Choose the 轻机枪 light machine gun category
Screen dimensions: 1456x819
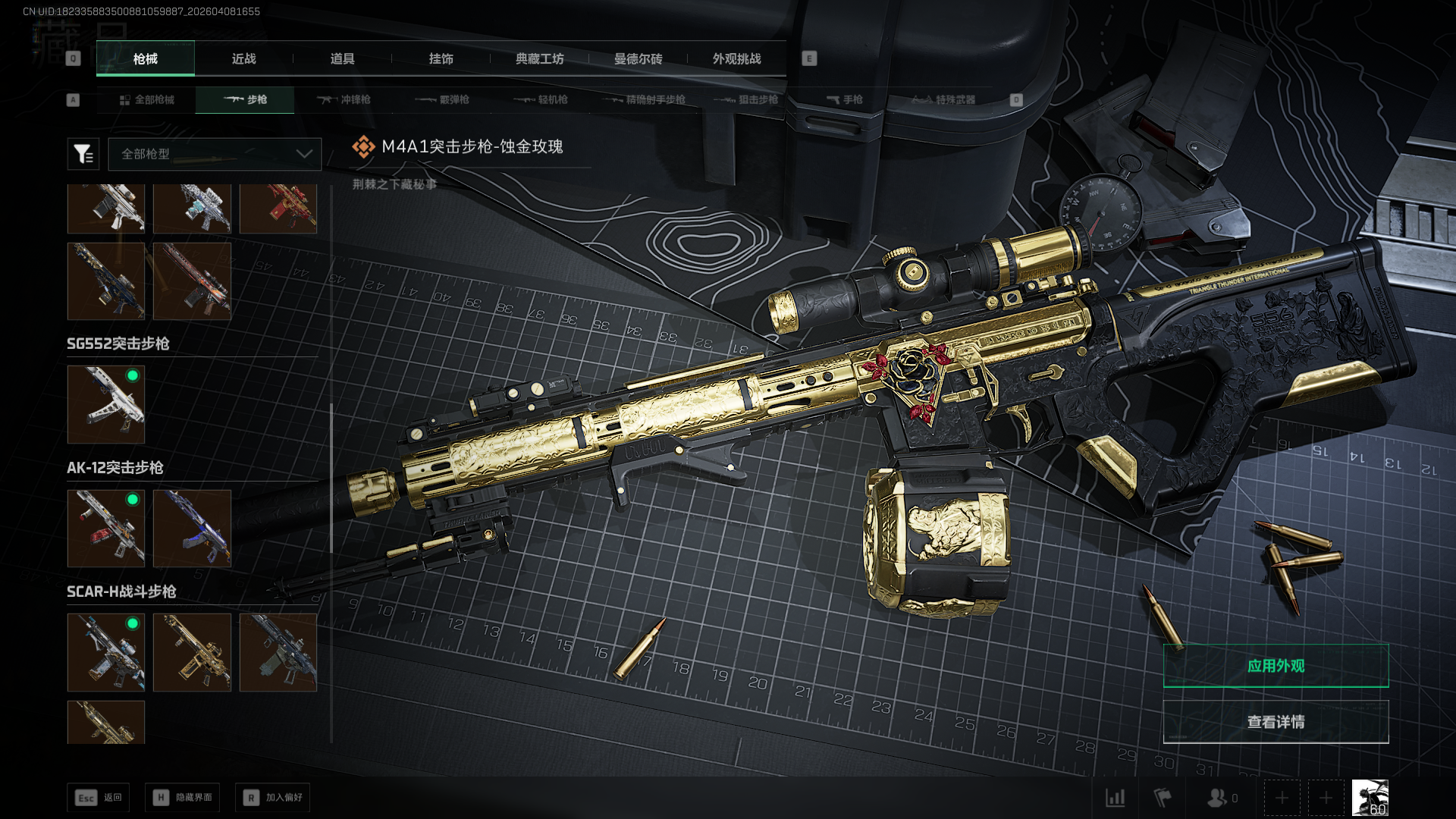(541, 100)
